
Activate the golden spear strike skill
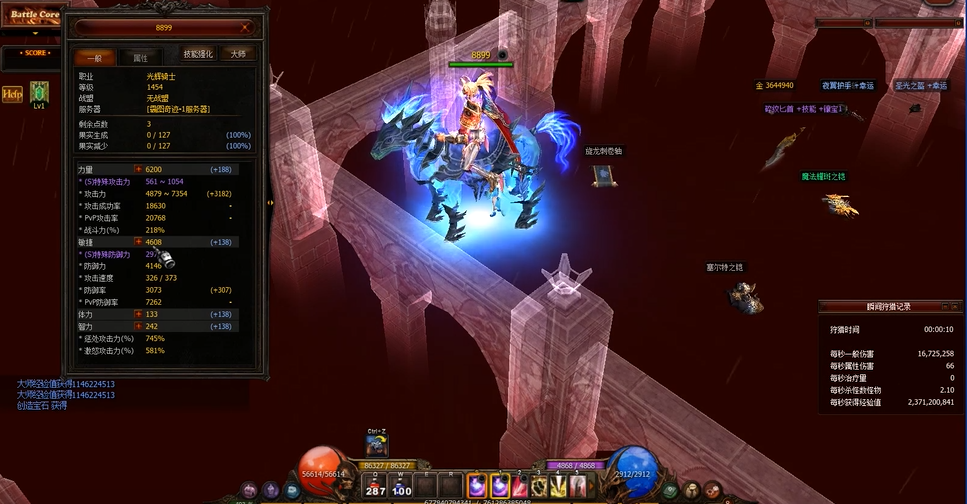[559, 485]
